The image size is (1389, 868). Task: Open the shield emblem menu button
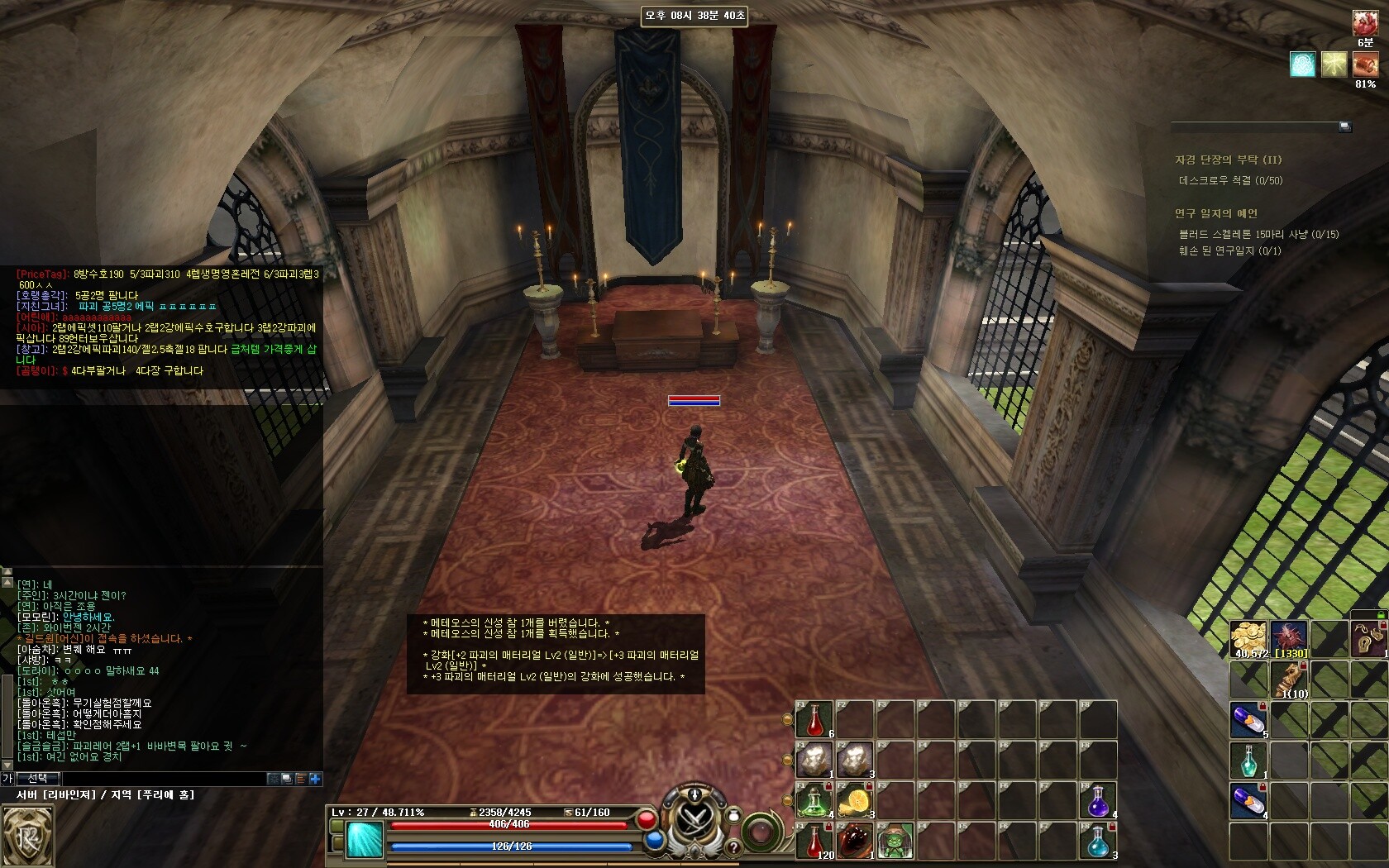pos(26,836)
